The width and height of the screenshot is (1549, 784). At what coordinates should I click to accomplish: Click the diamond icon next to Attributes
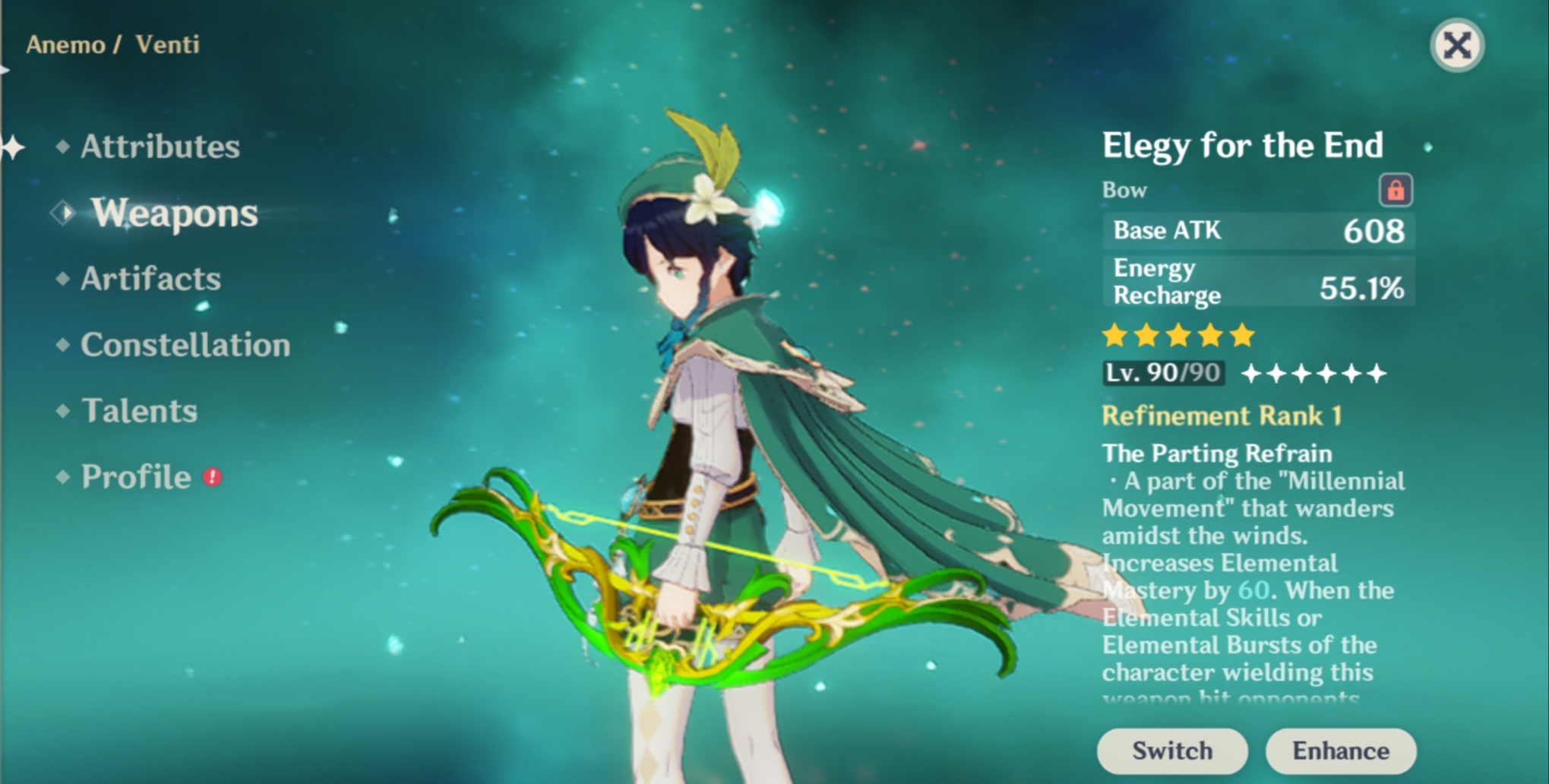(63, 145)
